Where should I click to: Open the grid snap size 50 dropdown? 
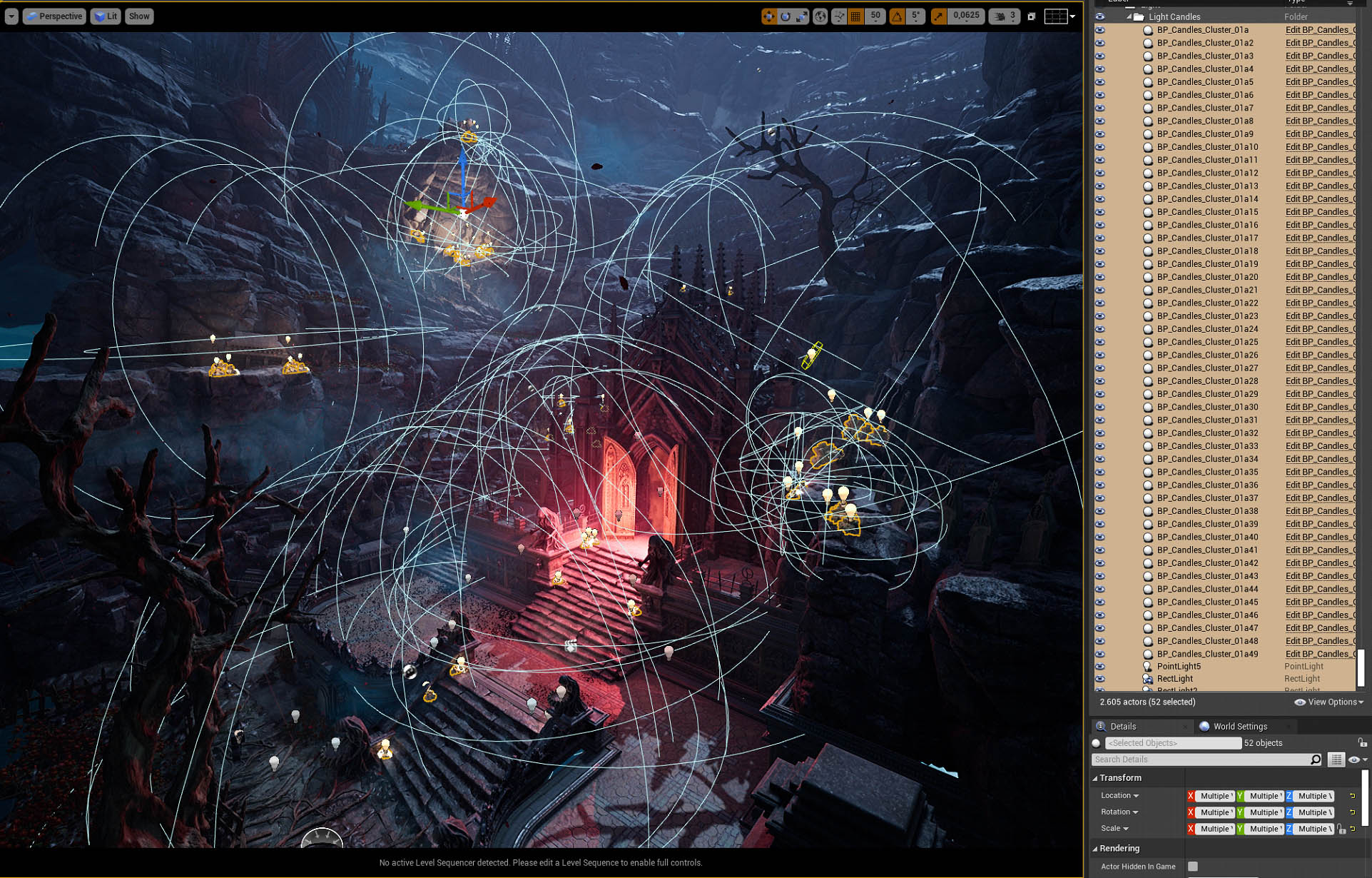point(875,16)
